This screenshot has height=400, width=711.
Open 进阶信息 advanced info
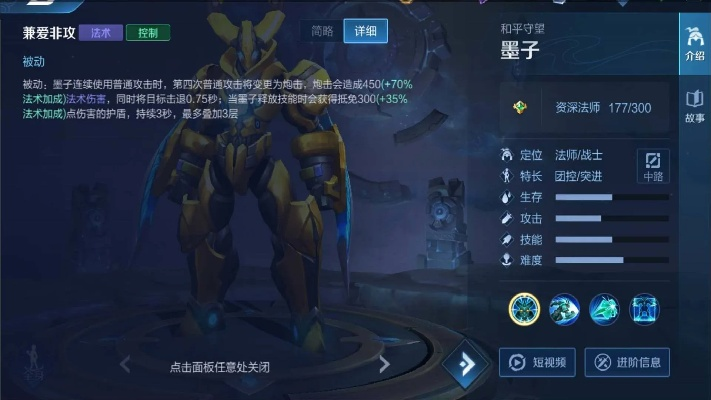pos(627,362)
